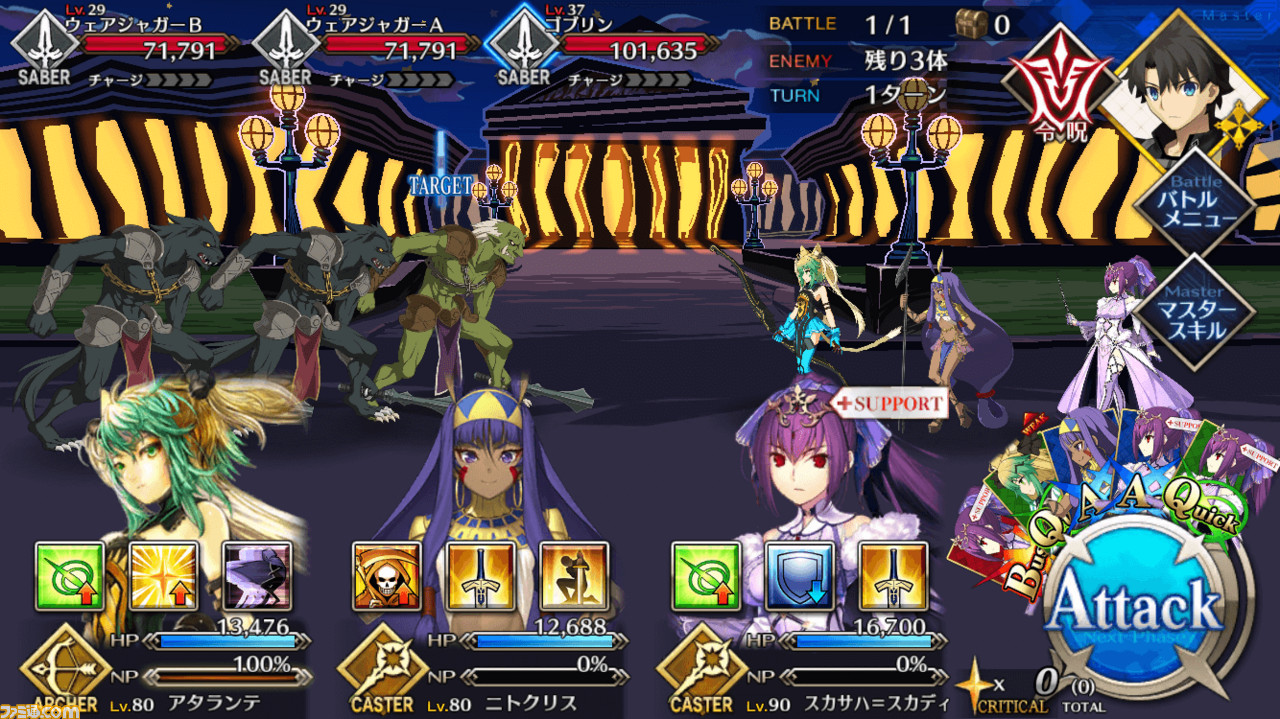Open Master Skill (マスタースキル) panel

[x=1195, y=310]
